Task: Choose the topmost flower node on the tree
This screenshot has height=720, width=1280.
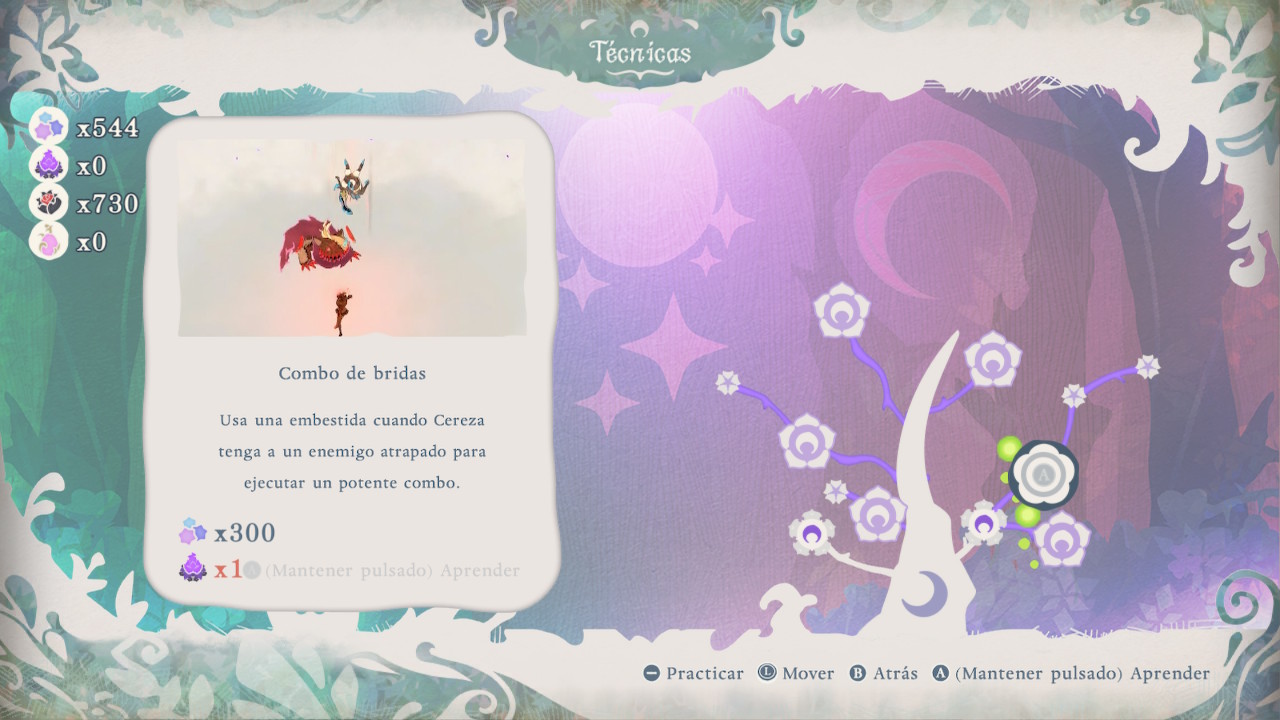Action: (x=842, y=311)
